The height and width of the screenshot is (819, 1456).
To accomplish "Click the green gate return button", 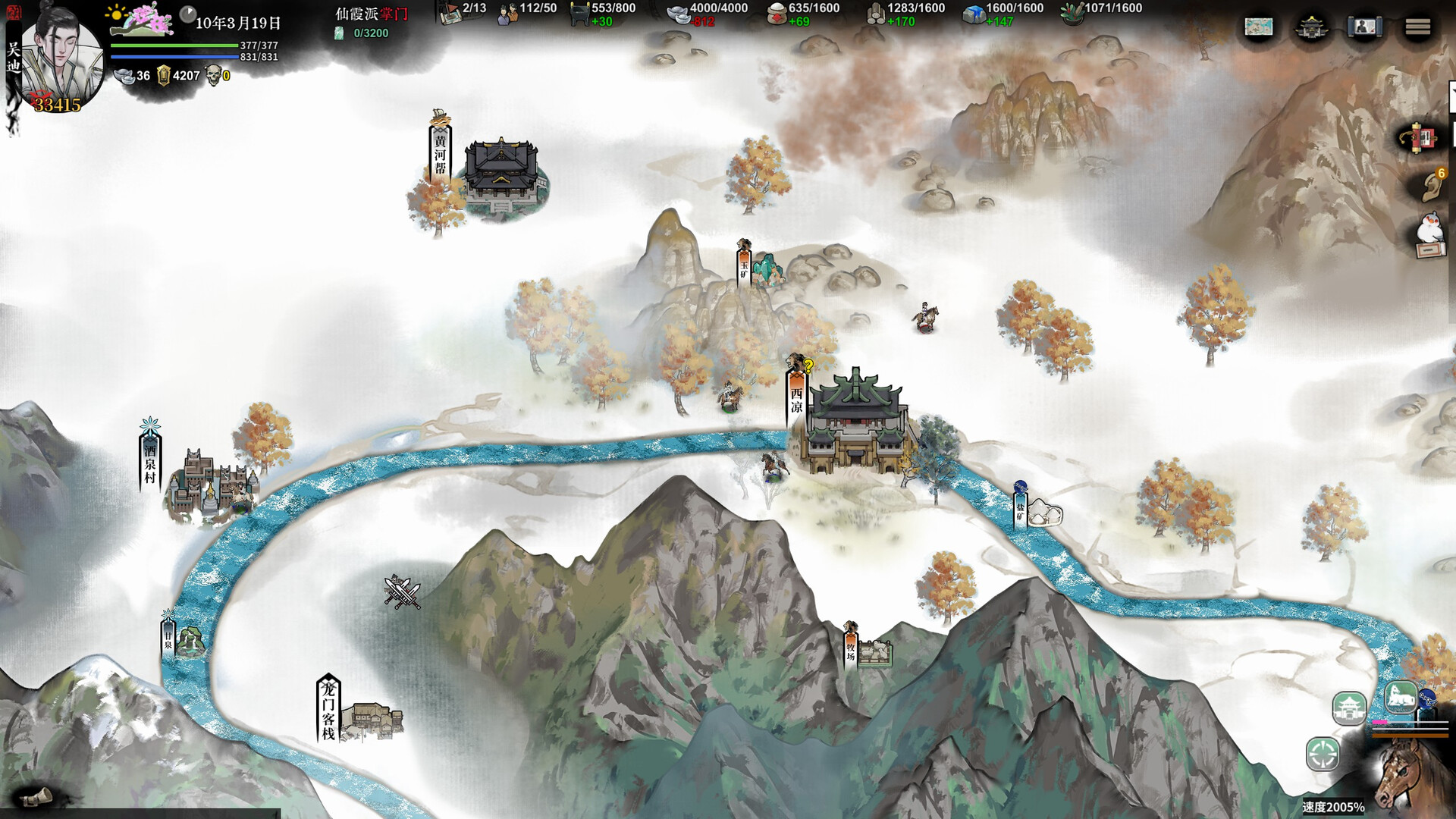I will [x=1349, y=708].
